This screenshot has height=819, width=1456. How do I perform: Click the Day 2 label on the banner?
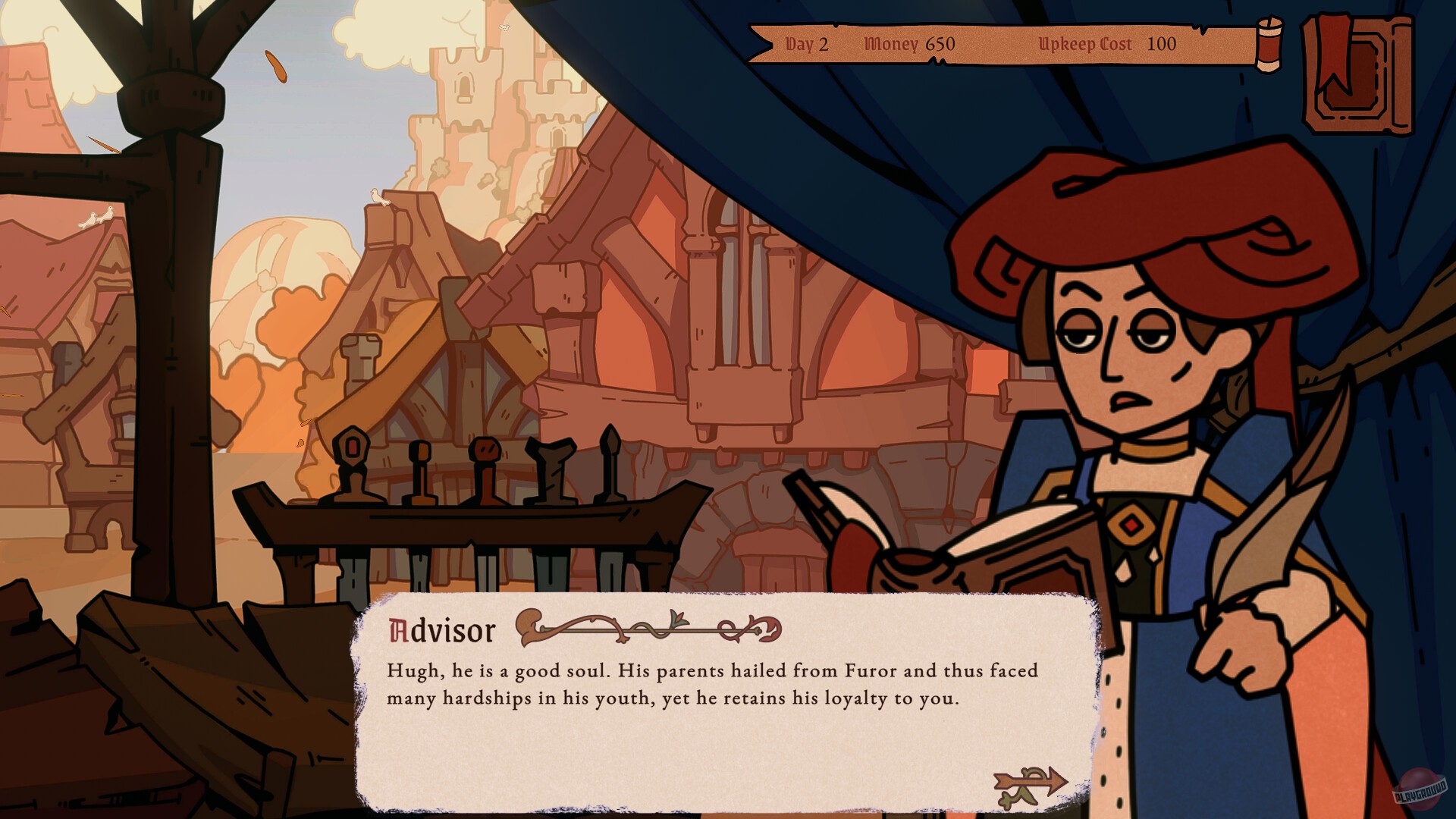coord(808,45)
